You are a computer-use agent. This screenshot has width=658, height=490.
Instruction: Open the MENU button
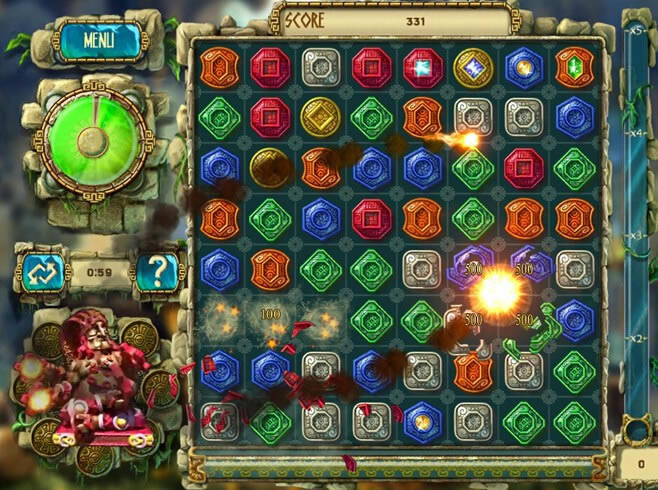pos(98,40)
